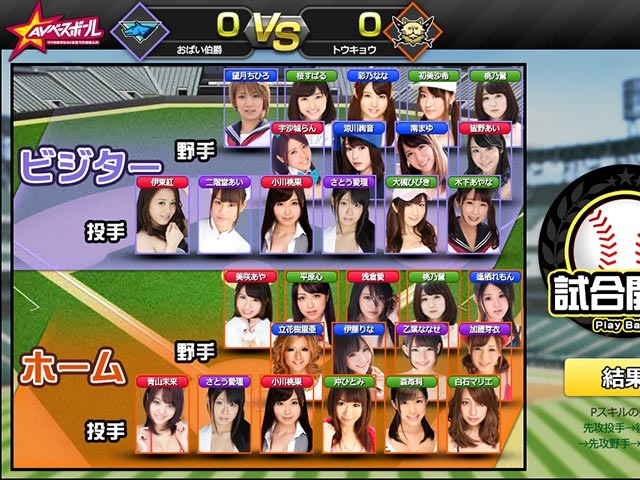Choose the 大槻ひびき pitcher card
This screenshot has height=480, width=640.
(x=411, y=215)
